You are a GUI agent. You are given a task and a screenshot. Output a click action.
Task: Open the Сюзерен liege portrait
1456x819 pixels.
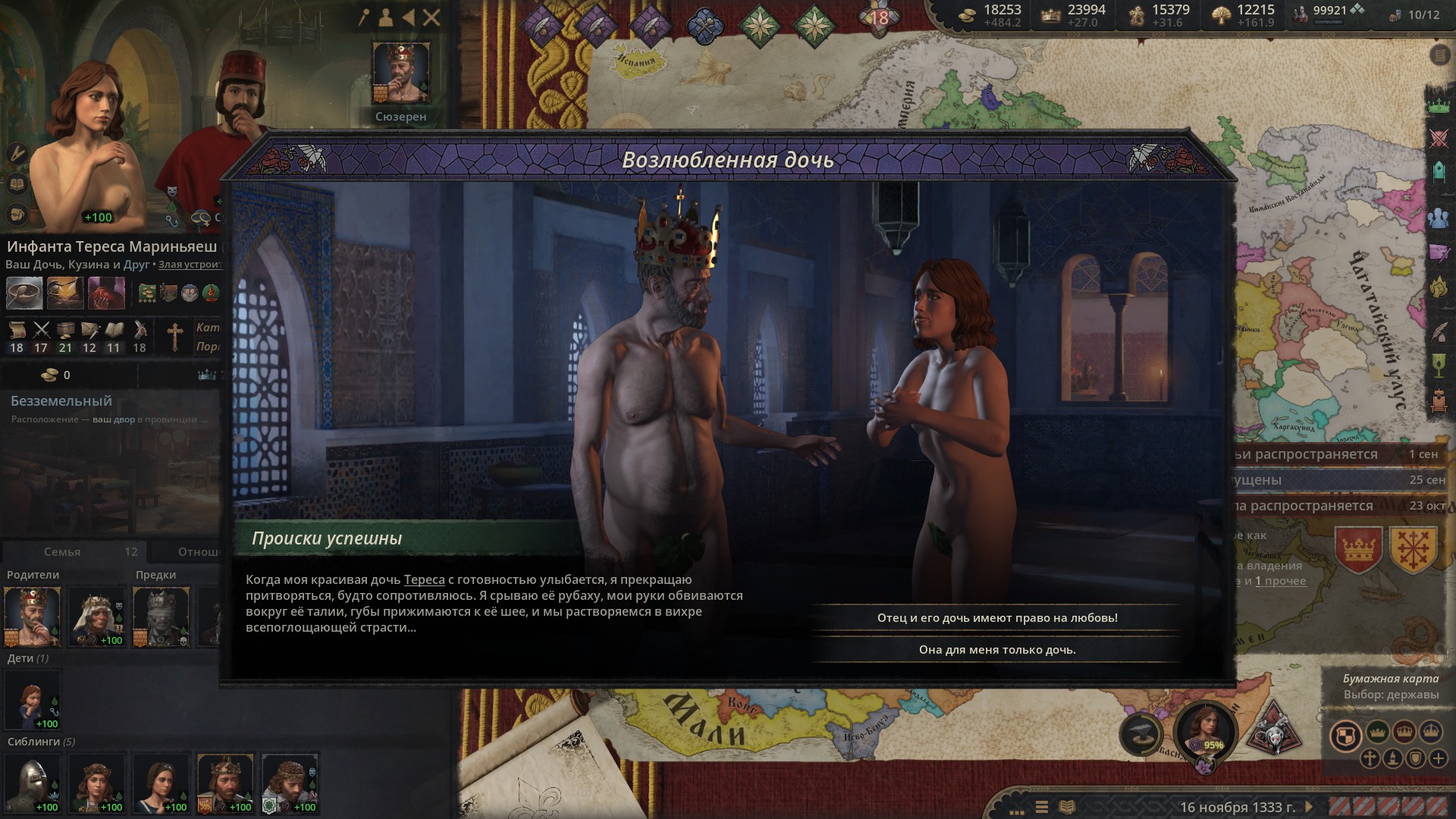point(400,73)
